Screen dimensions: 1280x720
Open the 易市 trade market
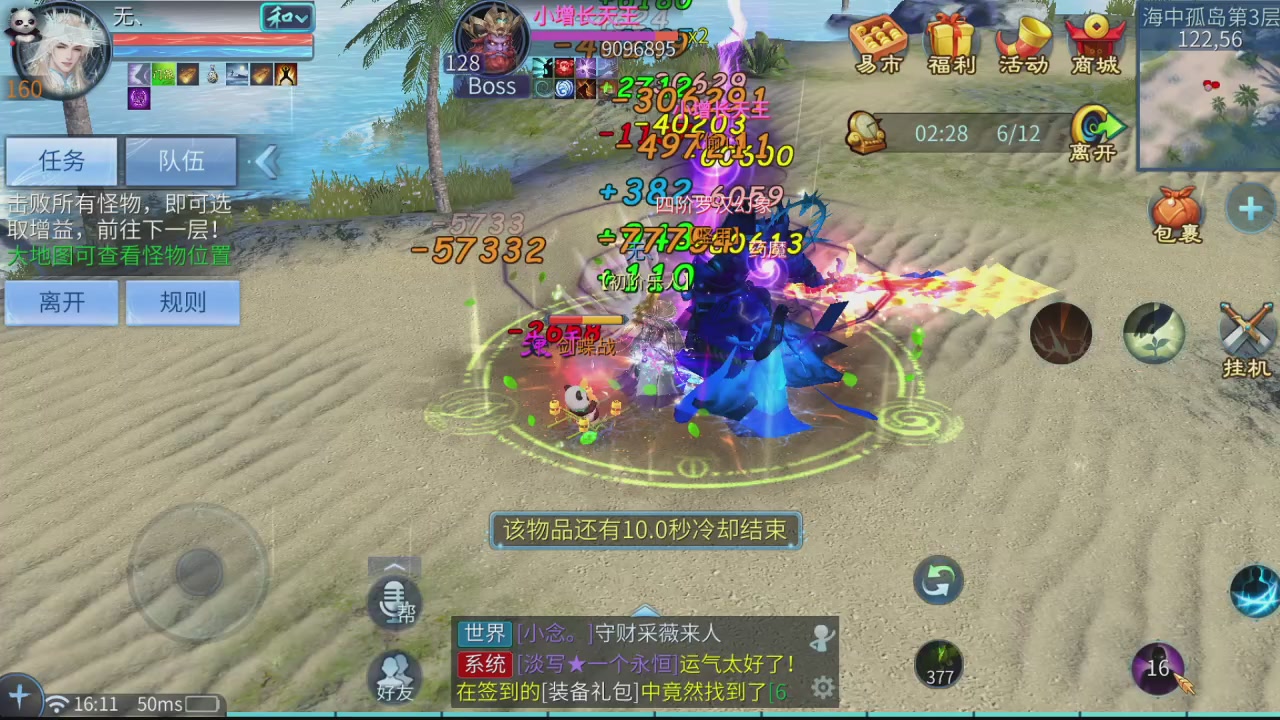point(878,45)
